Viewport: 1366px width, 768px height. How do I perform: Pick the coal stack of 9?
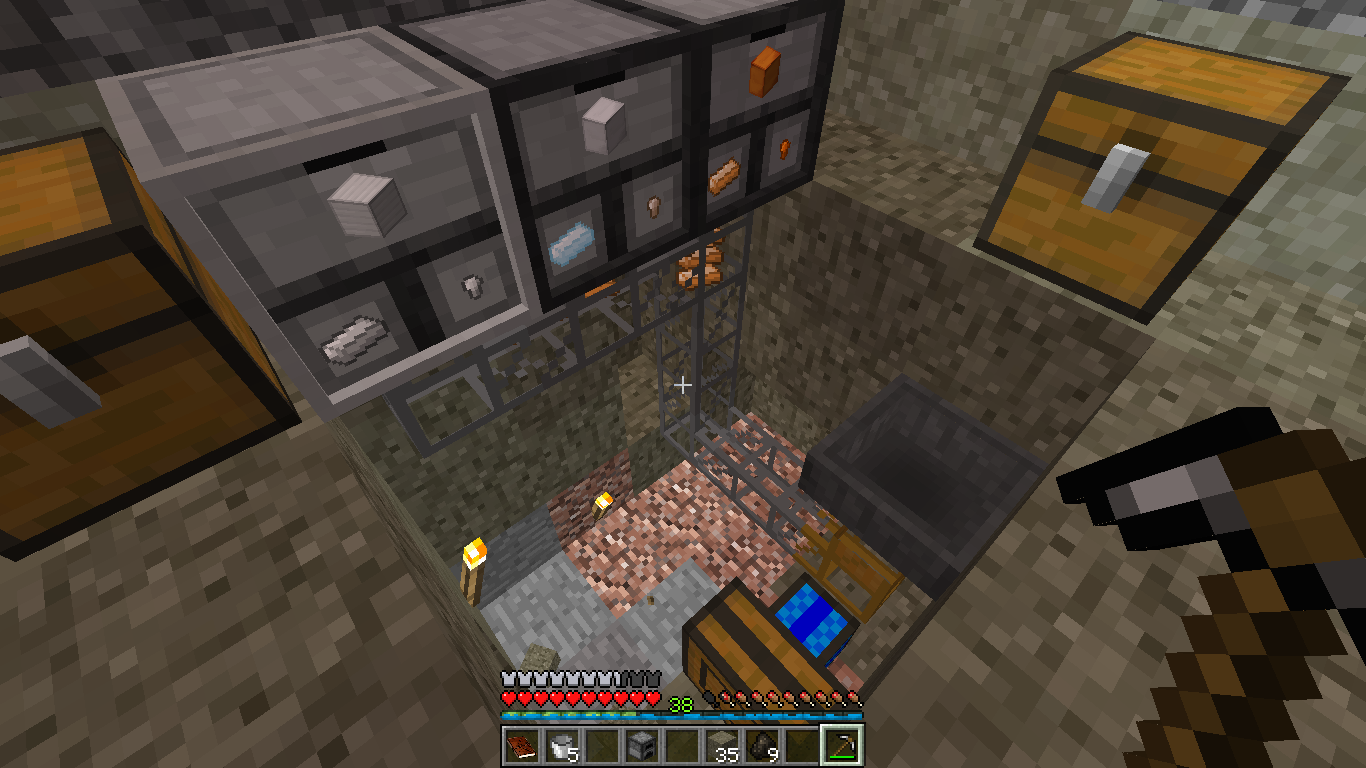click(x=761, y=745)
